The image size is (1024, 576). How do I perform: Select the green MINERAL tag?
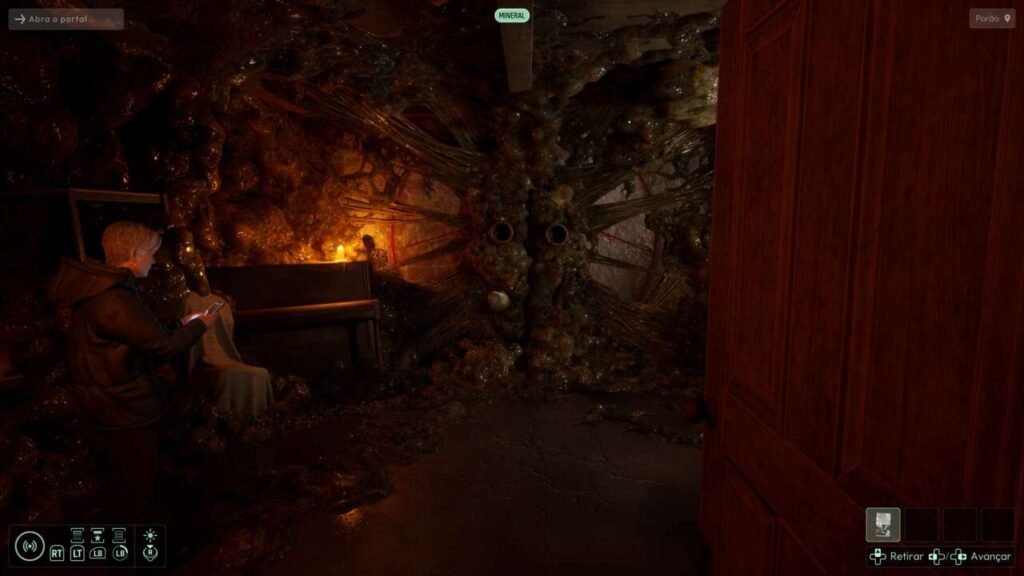coord(512,16)
